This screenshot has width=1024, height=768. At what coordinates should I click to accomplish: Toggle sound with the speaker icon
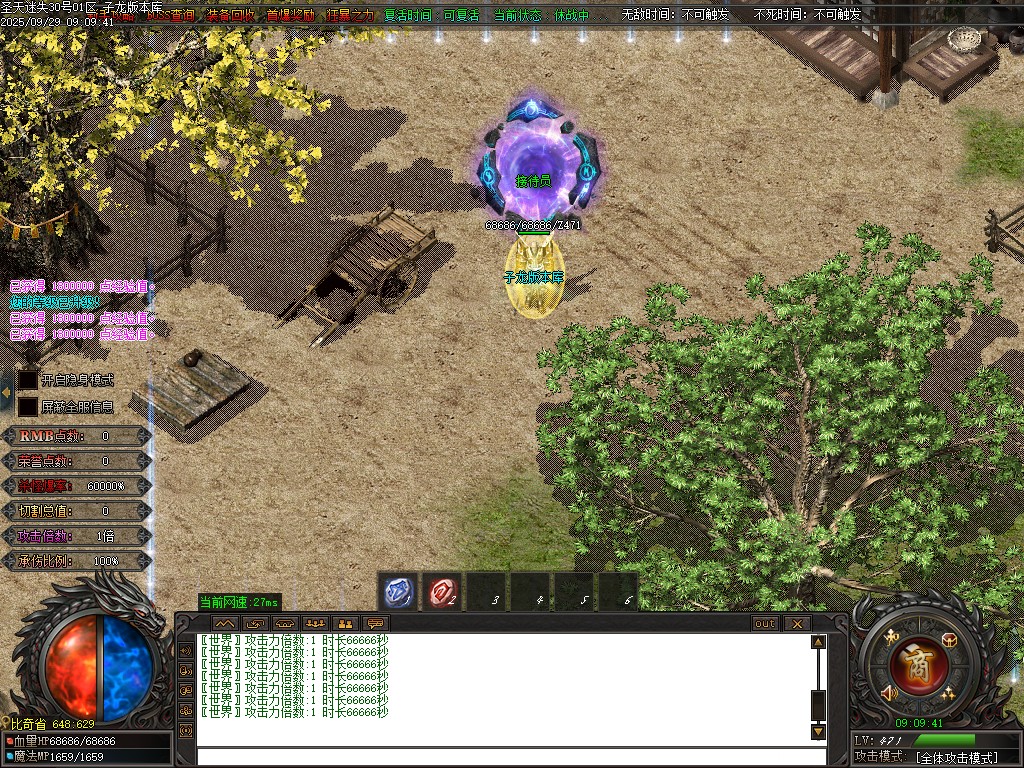tap(887, 692)
